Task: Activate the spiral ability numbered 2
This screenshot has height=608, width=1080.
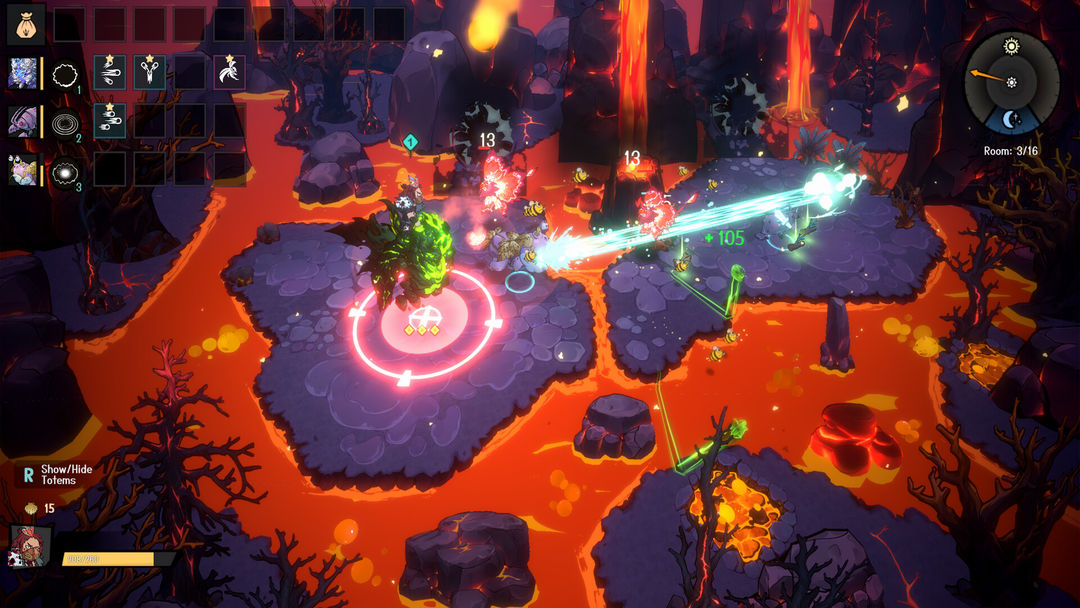Action: tap(65, 121)
